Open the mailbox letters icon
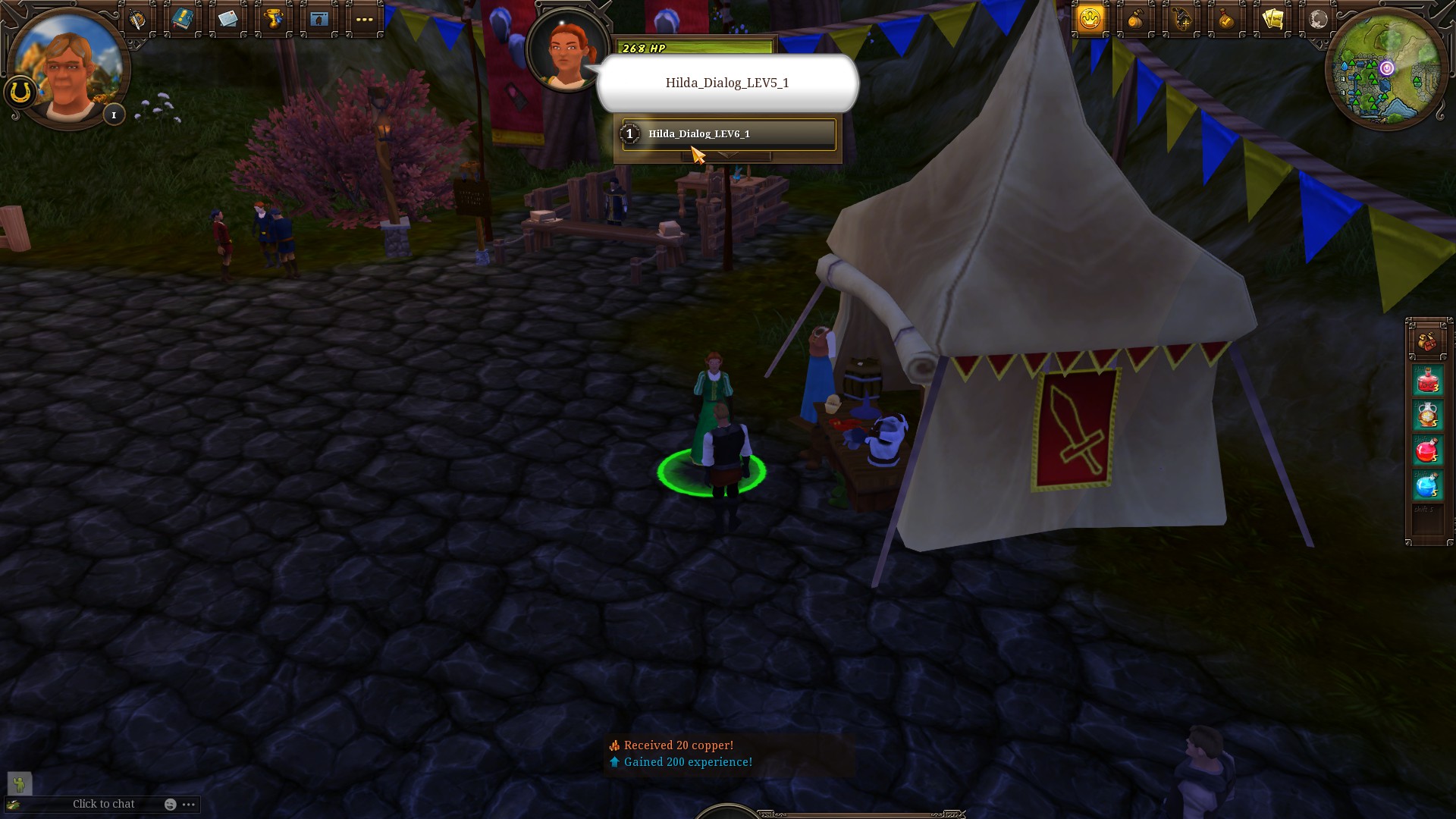The width and height of the screenshot is (1456, 819). point(228,19)
